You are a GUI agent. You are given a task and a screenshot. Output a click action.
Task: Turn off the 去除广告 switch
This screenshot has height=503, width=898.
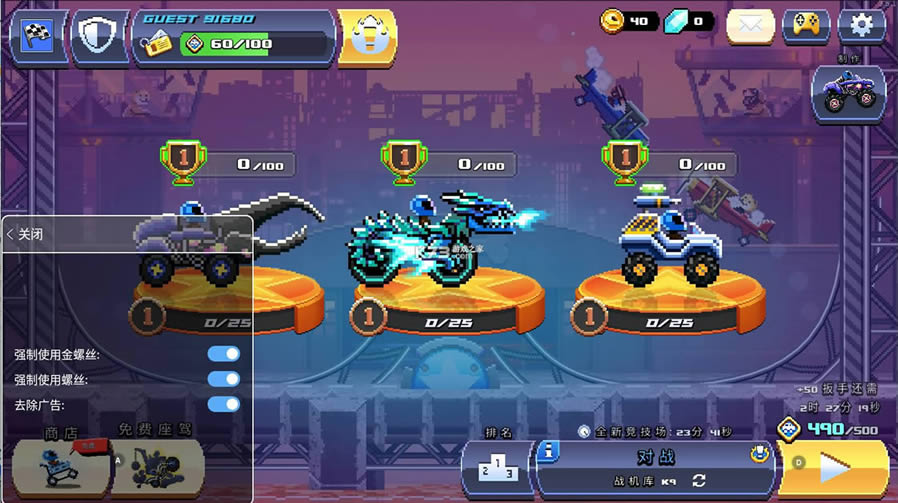point(224,404)
